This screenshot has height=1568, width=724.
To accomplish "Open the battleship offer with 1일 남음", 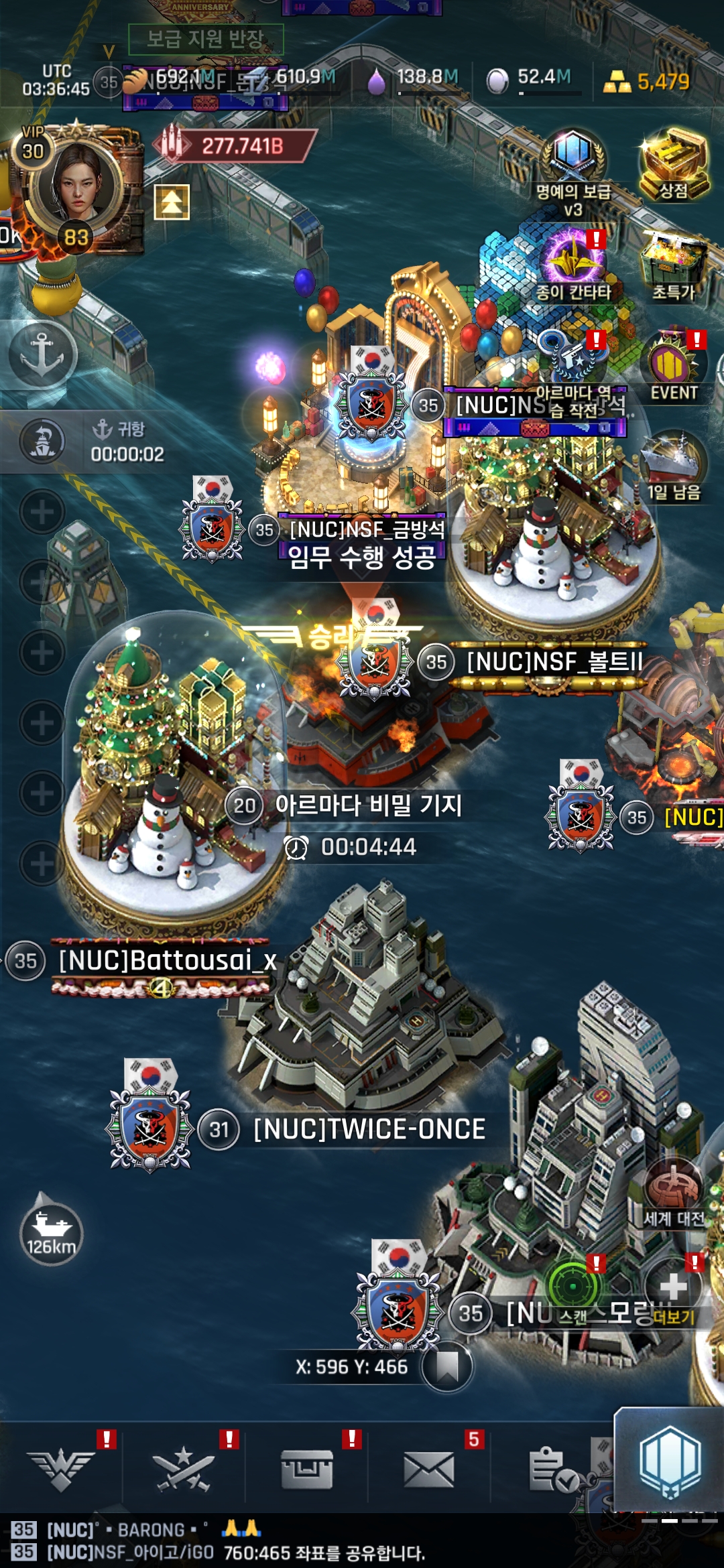I will (673, 466).
